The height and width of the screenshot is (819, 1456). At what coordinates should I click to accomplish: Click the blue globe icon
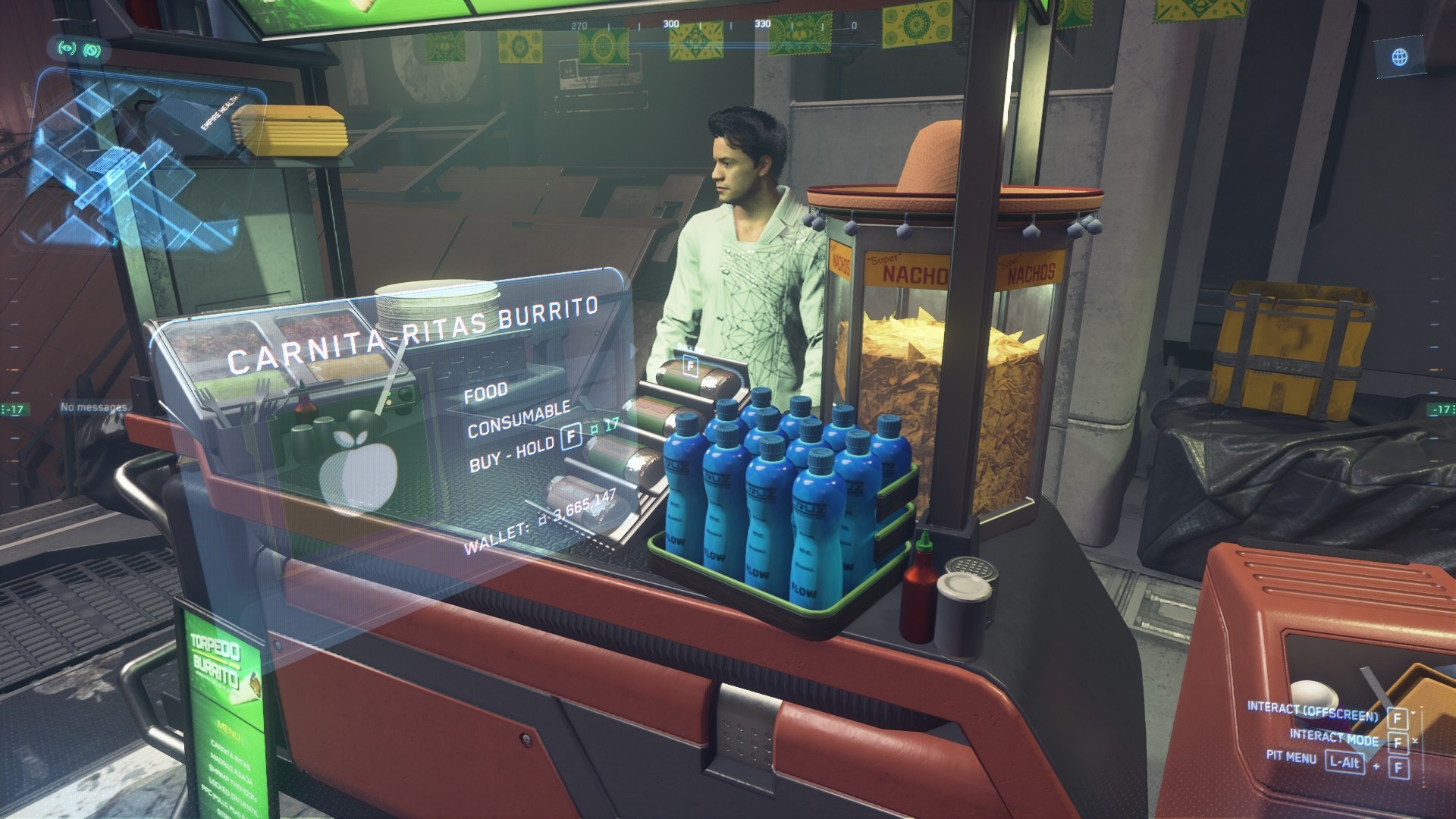(x=1399, y=57)
